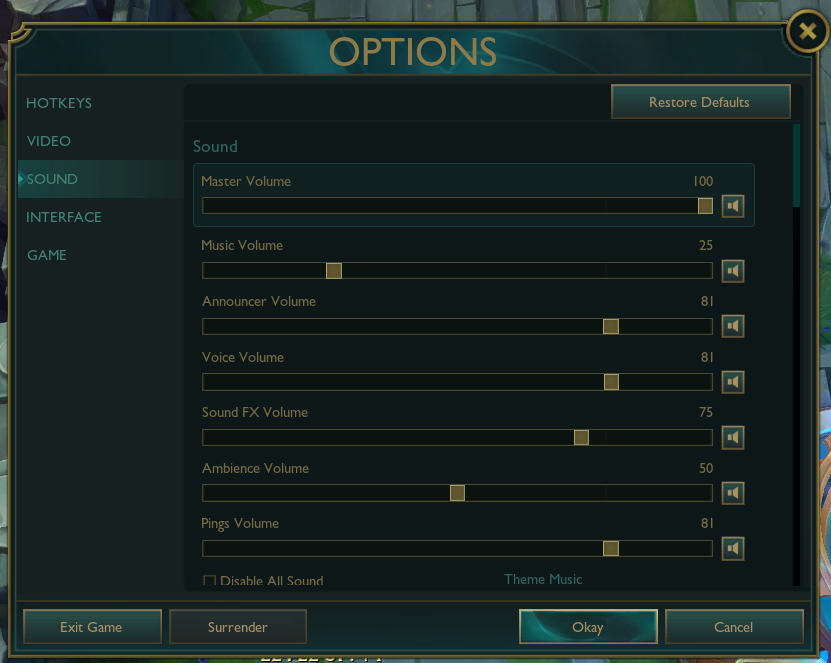
Task: Toggle mute for Voice Volume
Action: click(x=733, y=382)
